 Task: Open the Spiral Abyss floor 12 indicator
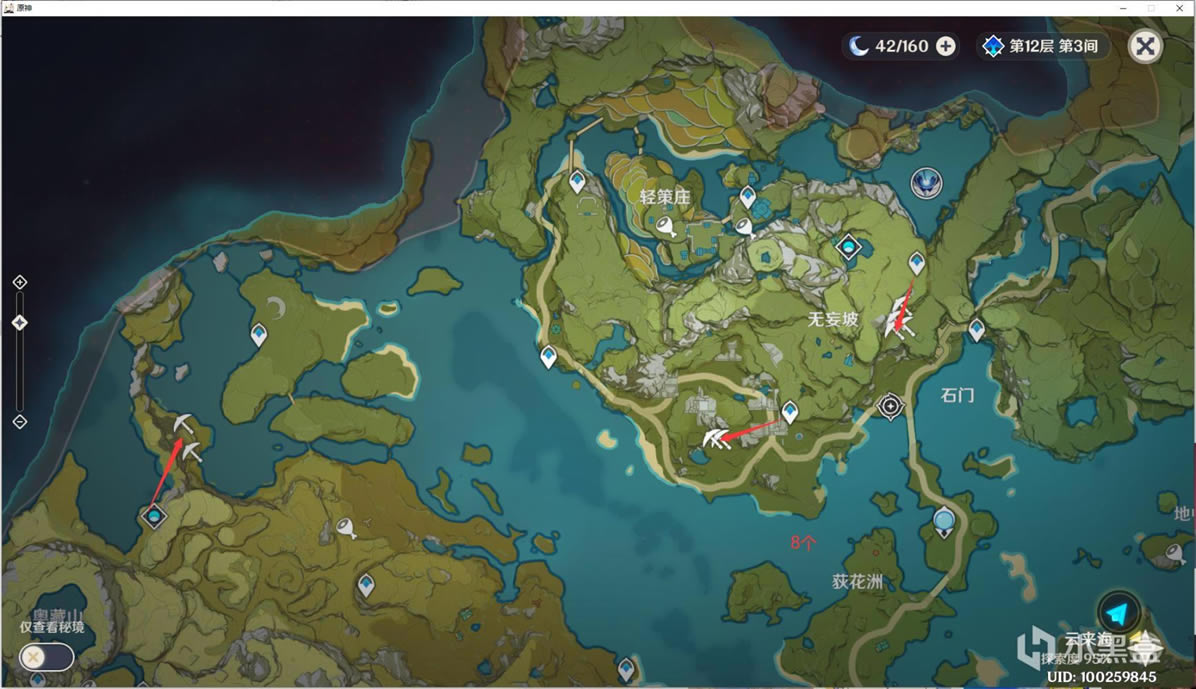tap(1044, 46)
